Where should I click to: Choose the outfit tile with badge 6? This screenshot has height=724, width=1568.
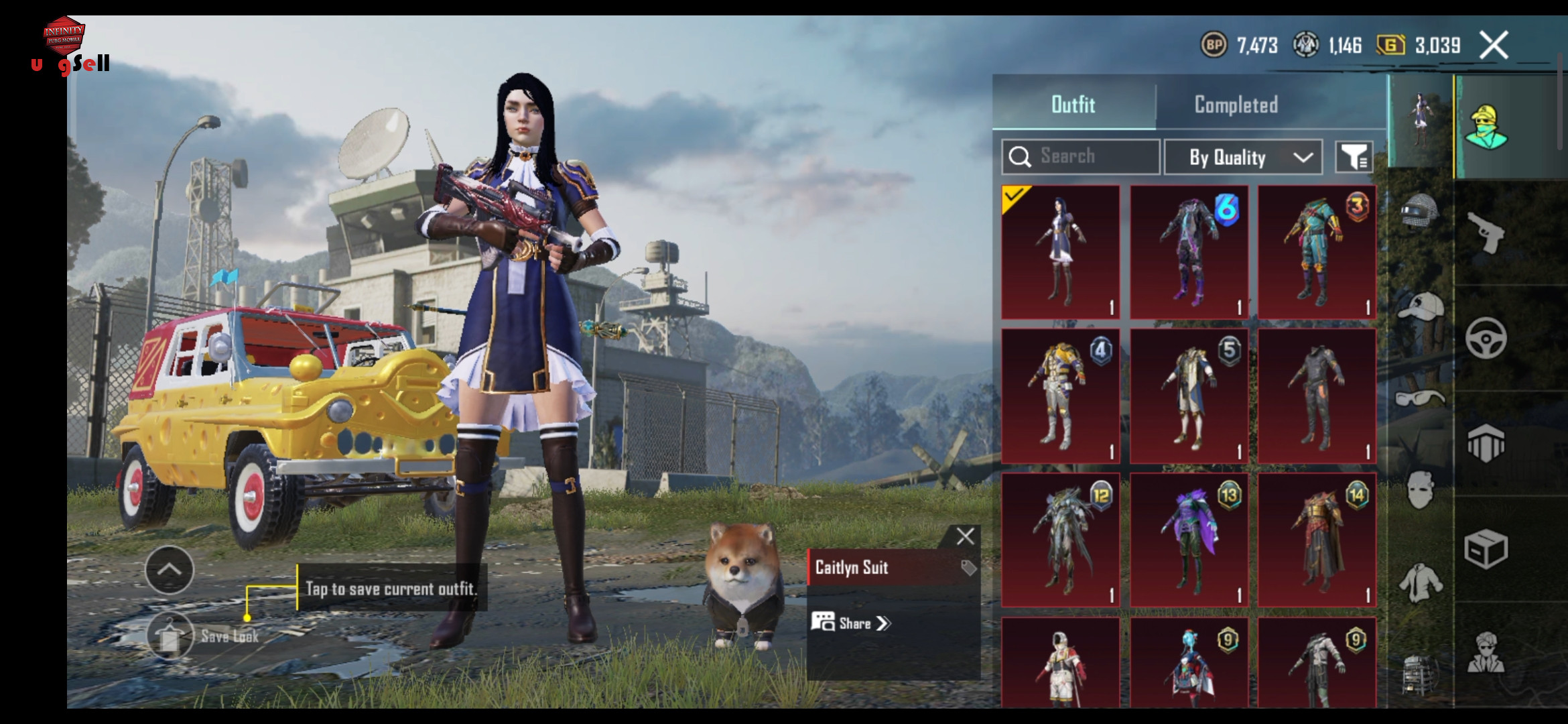(1189, 253)
